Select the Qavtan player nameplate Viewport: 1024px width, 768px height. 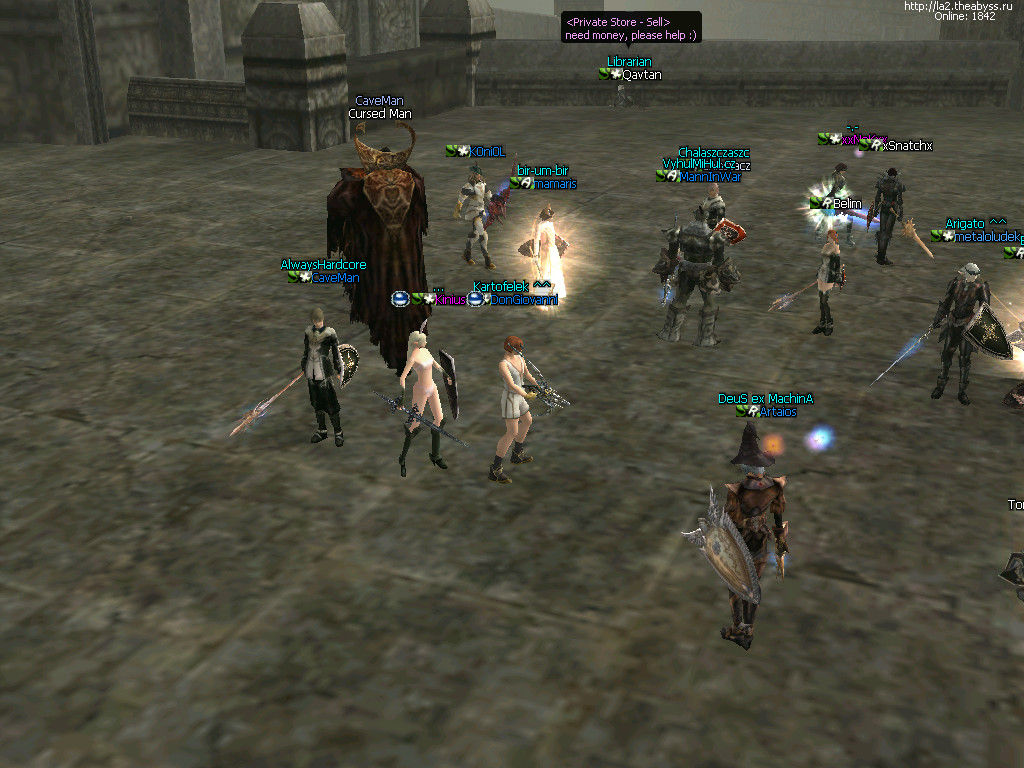point(640,75)
